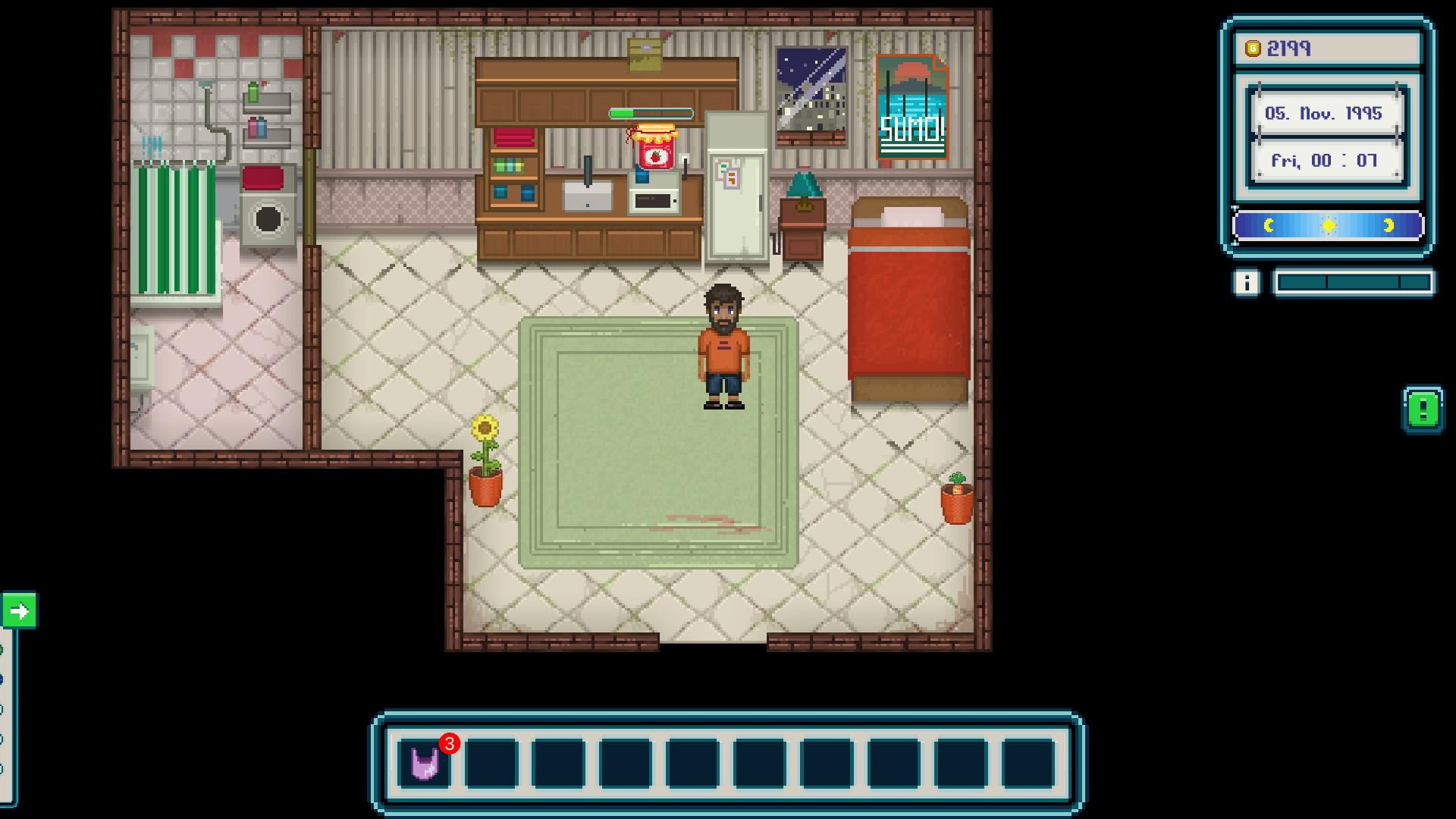1456x819 pixels.
Task: Click the clock showing Fri, 00:07
Action: [1326, 160]
